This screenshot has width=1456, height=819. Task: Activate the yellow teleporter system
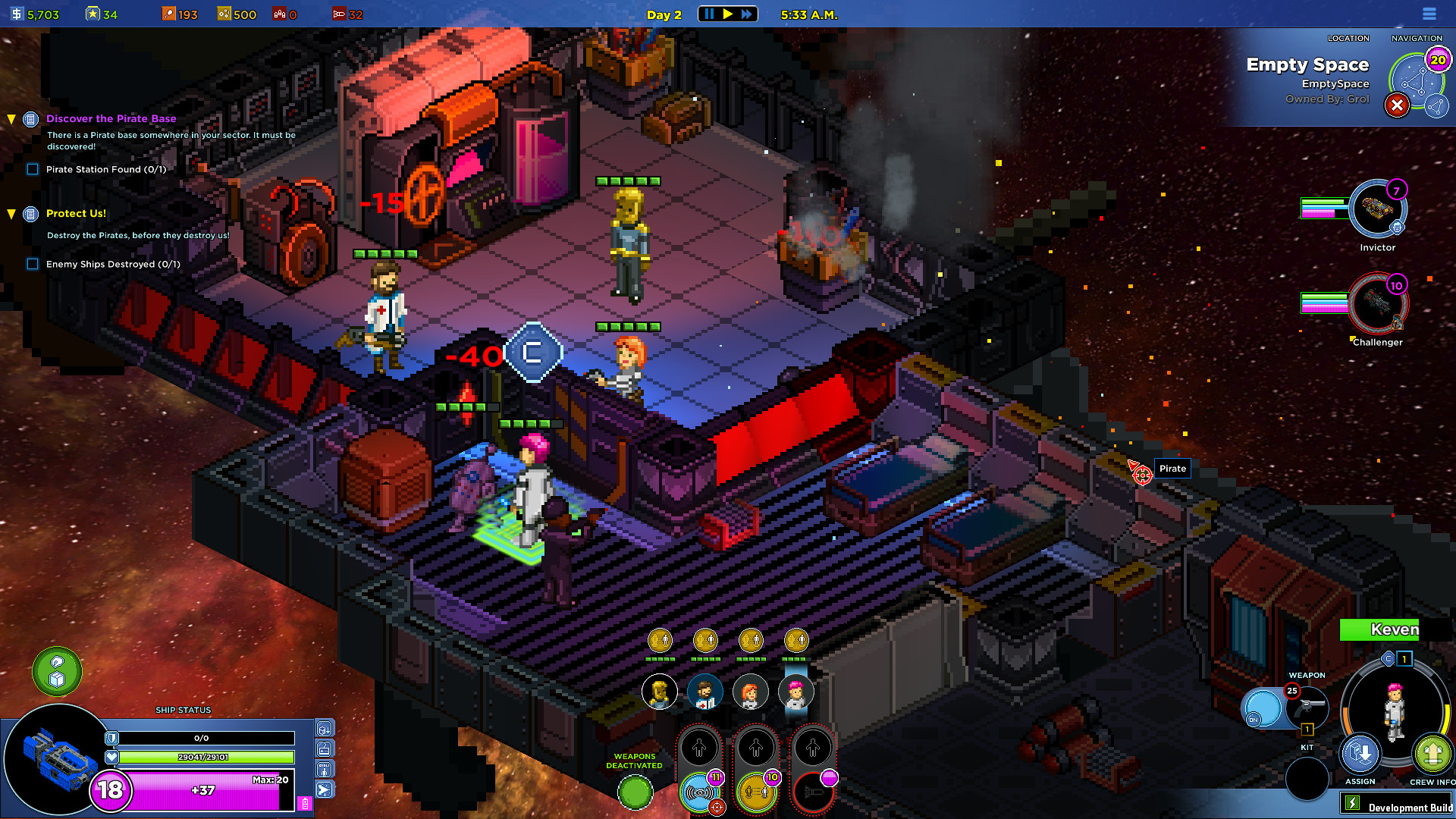[x=756, y=792]
